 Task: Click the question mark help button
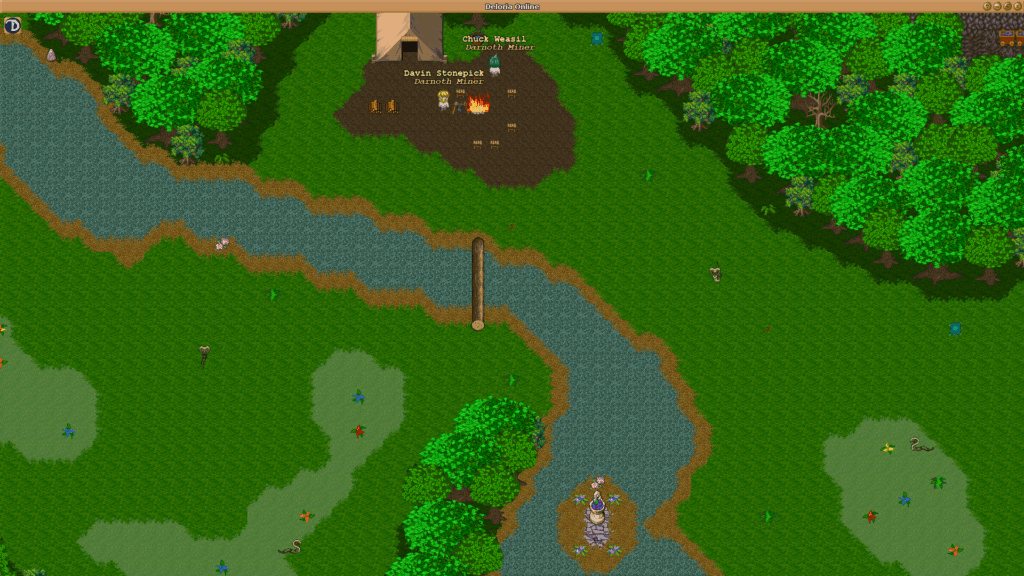(x=987, y=6)
